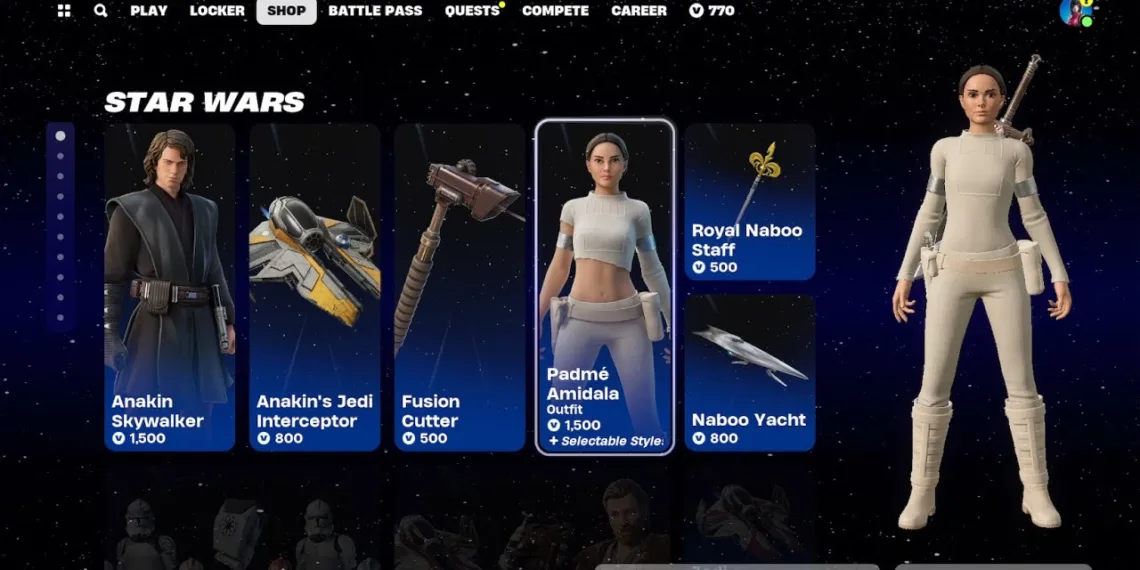View the Quests tab
The height and width of the screenshot is (570, 1140).
472,11
